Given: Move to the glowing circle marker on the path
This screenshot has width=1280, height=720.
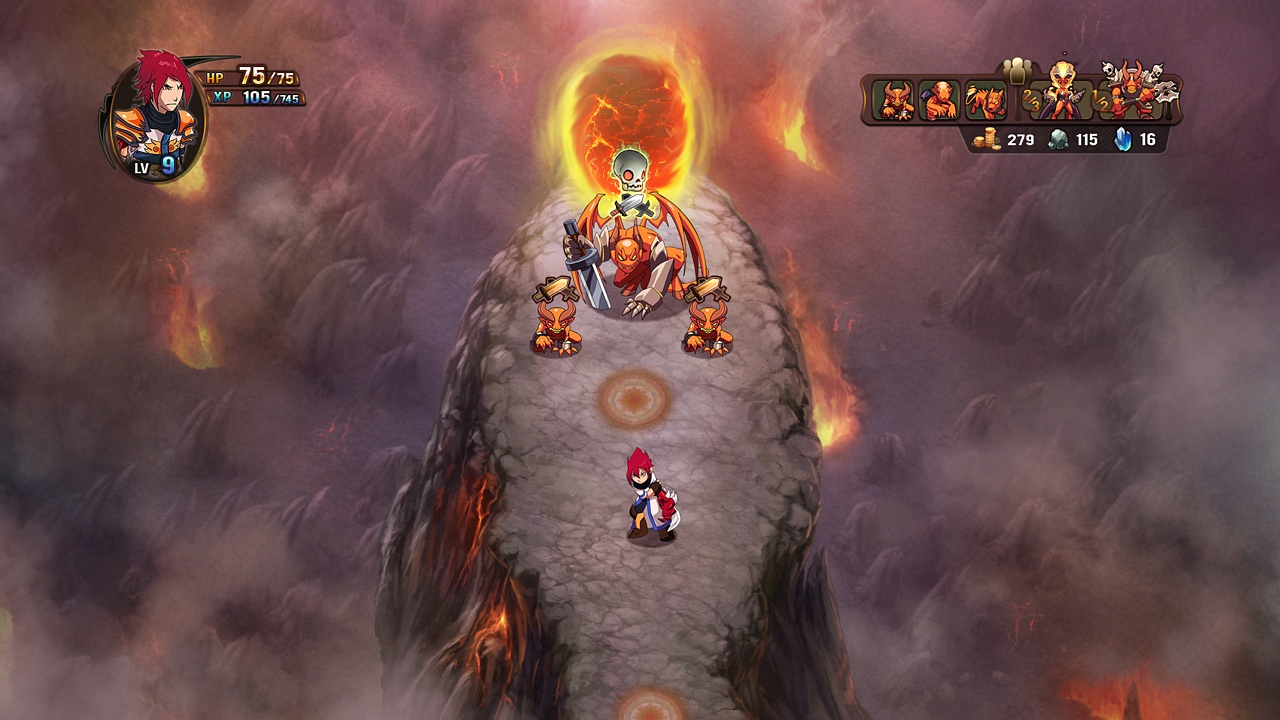Looking at the screenshot, I should tap(632, 398).
